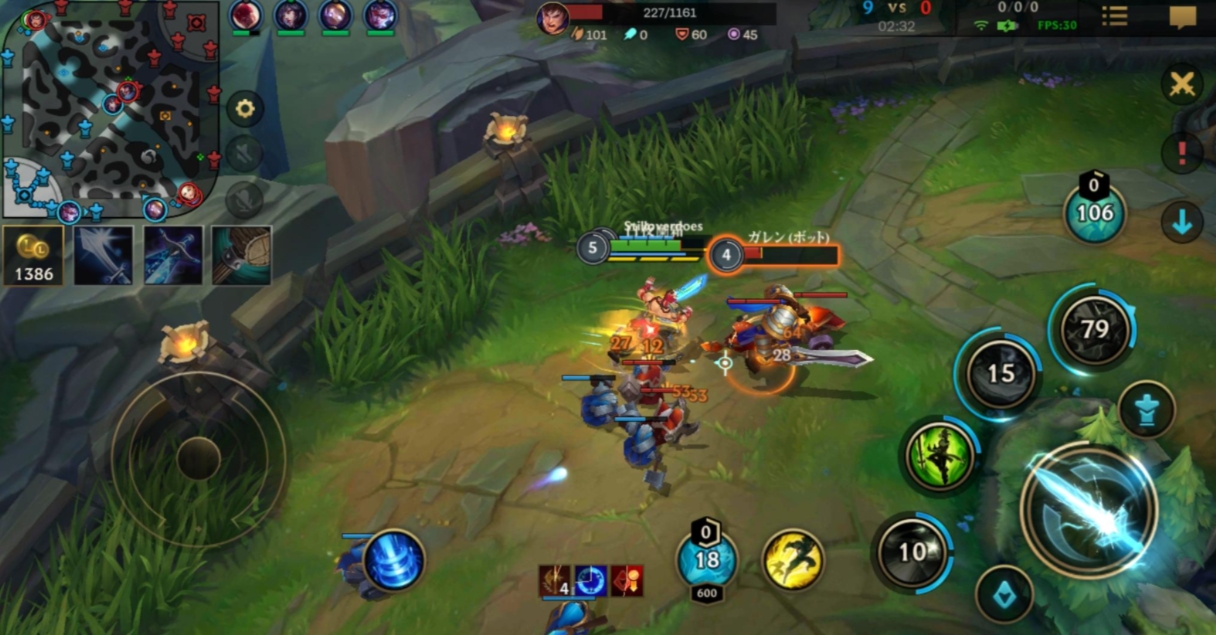This screenshot has height=635, width=1216.
Task: Open the minimap
Action: (x=110, y=110)
